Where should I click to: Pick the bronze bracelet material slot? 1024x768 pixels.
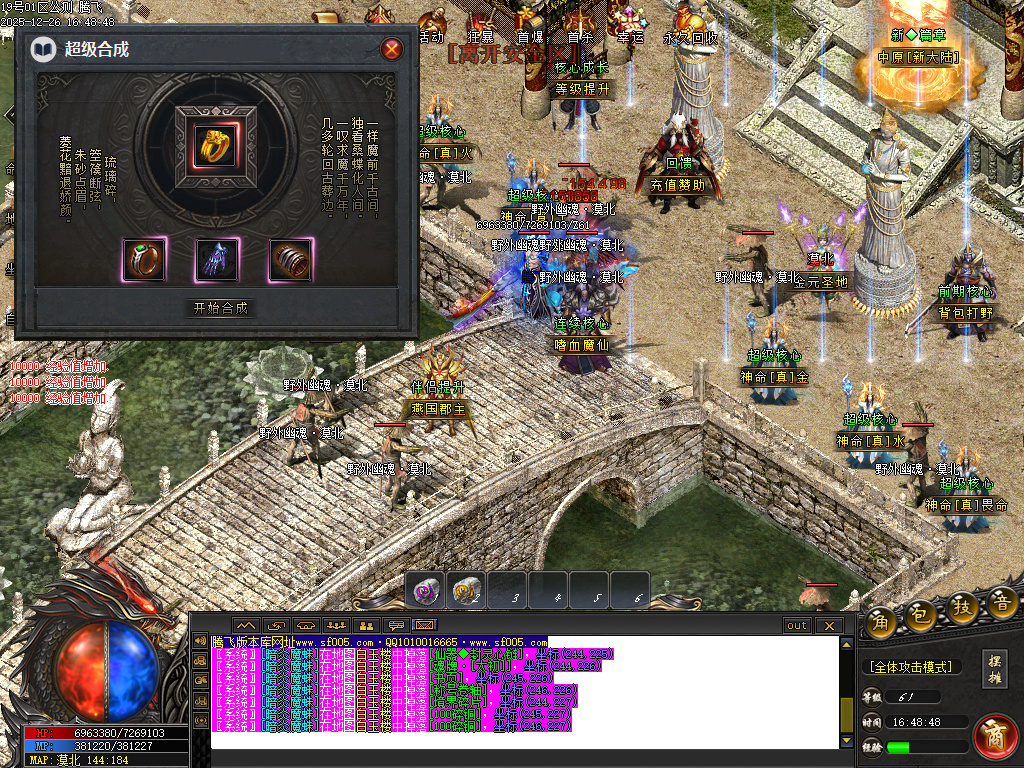[x=291, y=260]
